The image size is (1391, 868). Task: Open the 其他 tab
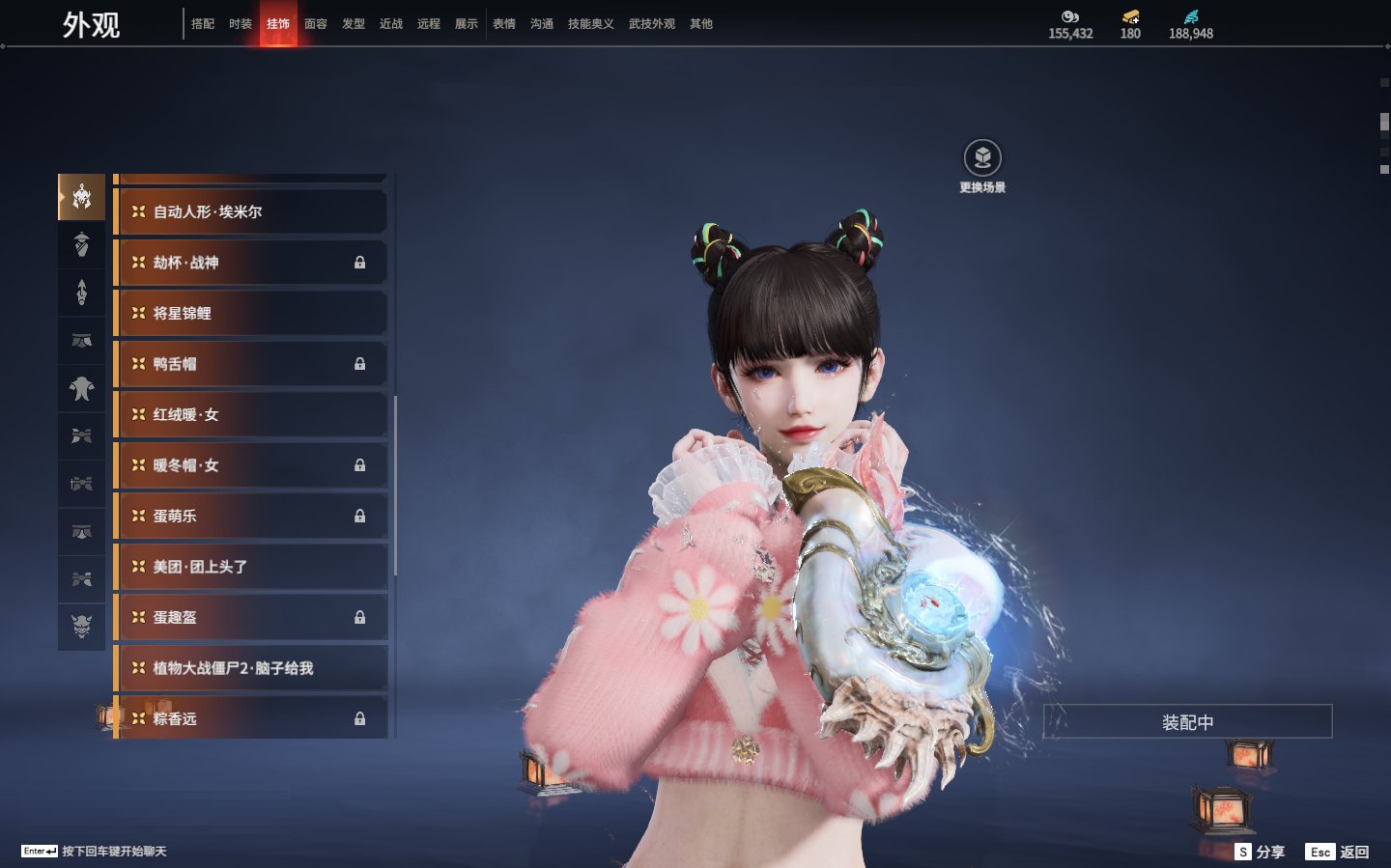[x=701, y=24]
